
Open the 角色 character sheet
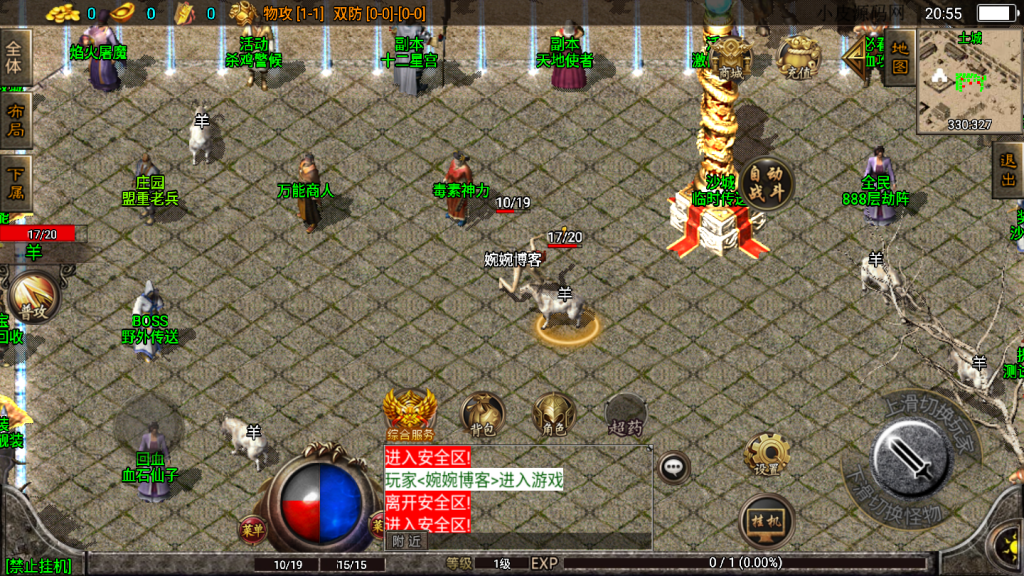pos(553,414)
